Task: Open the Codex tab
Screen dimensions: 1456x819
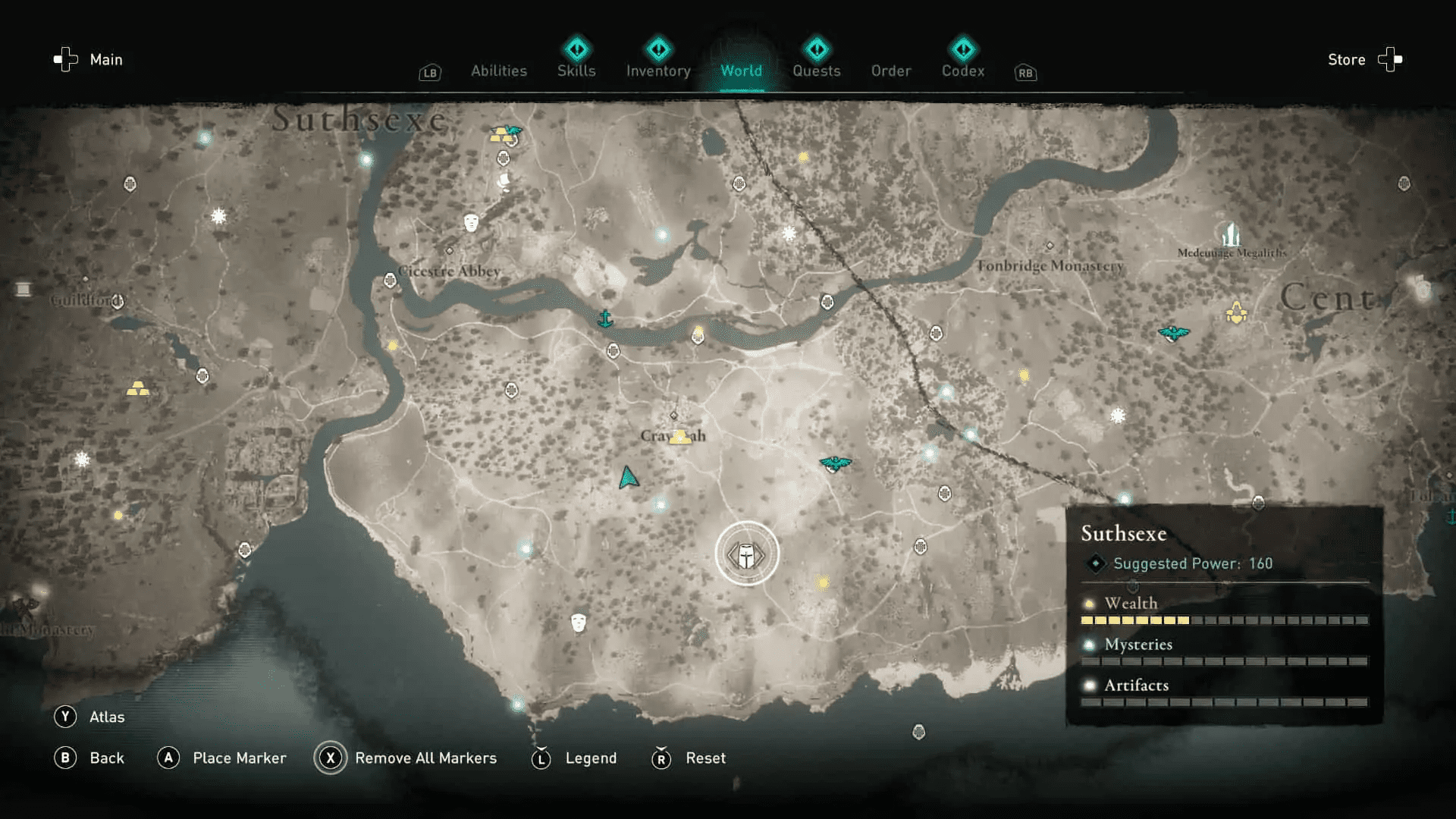Action: pos(962,71)
